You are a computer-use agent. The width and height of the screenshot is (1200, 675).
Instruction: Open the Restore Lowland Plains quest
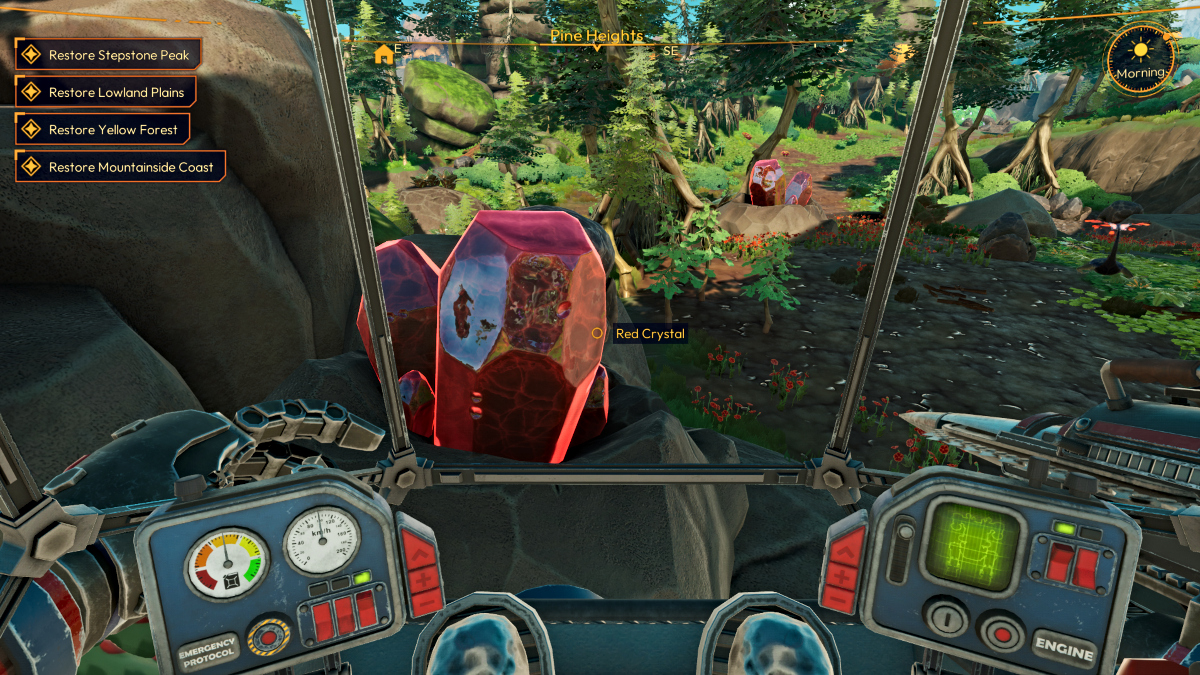[105, 92]
